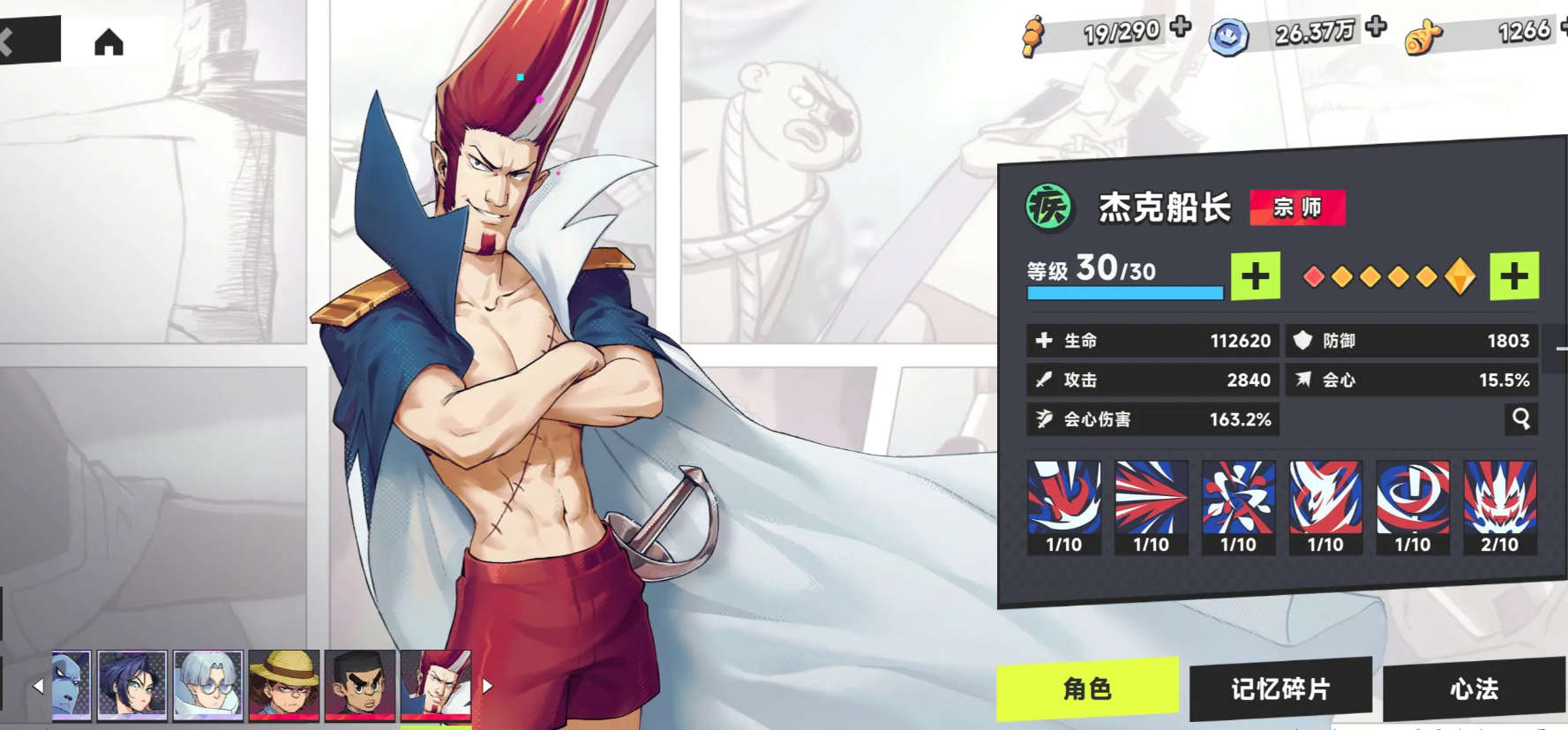Upgrade star rank with the plus beside diamonds
1568x730 pixels.
[1513, 276]
